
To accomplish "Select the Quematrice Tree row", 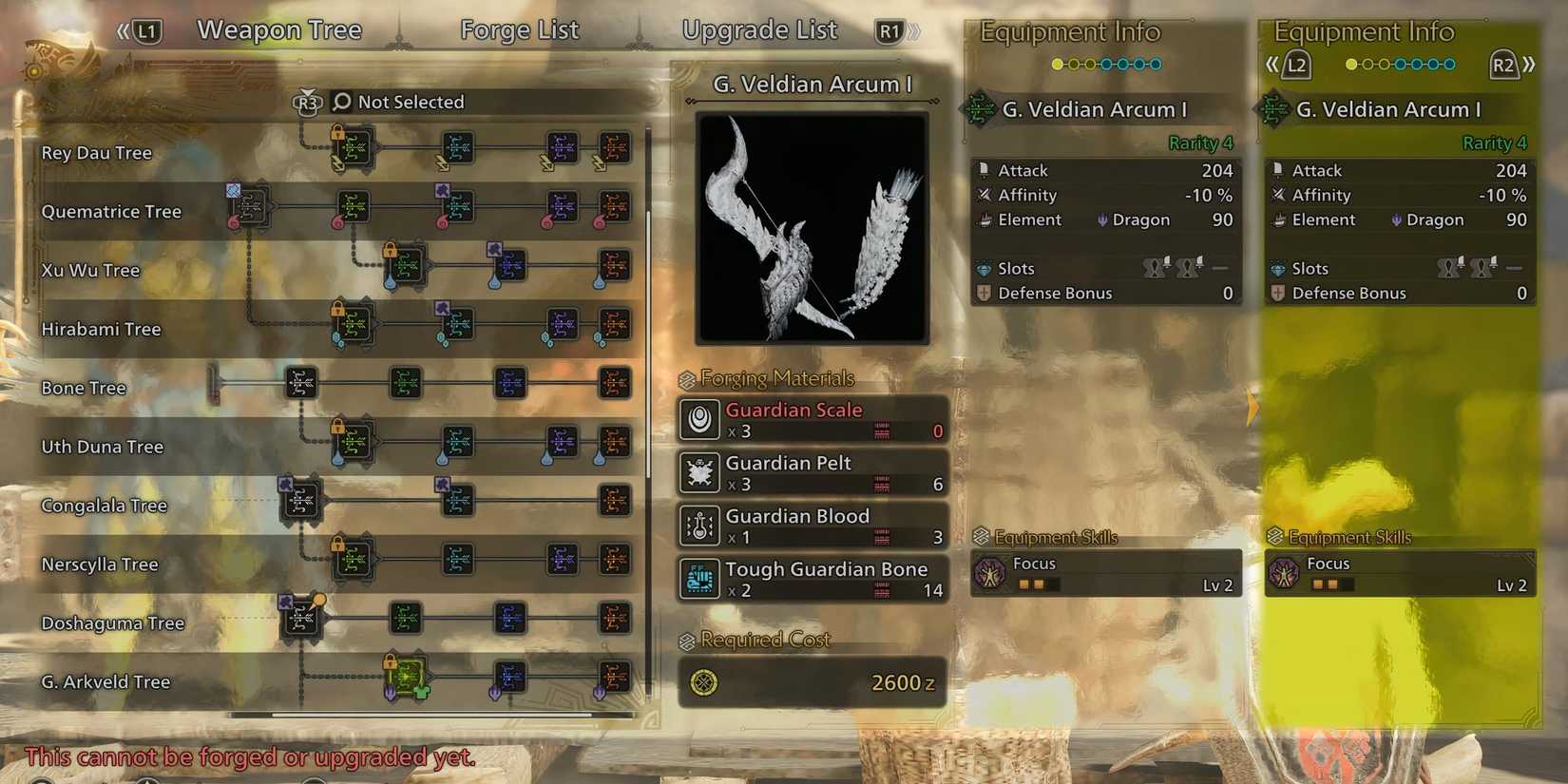I will tap(110, 212).
